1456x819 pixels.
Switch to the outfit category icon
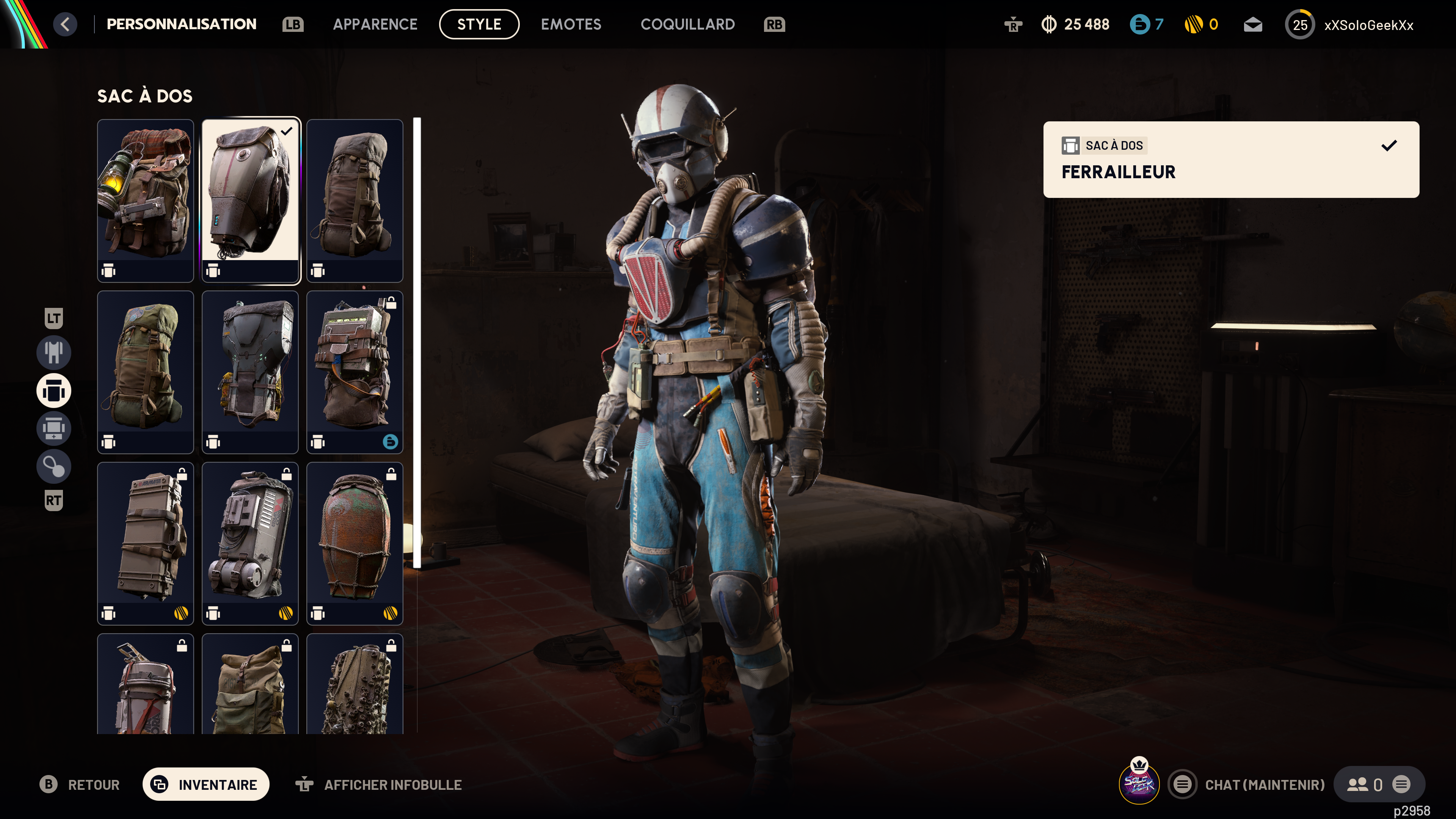(54, 351)
